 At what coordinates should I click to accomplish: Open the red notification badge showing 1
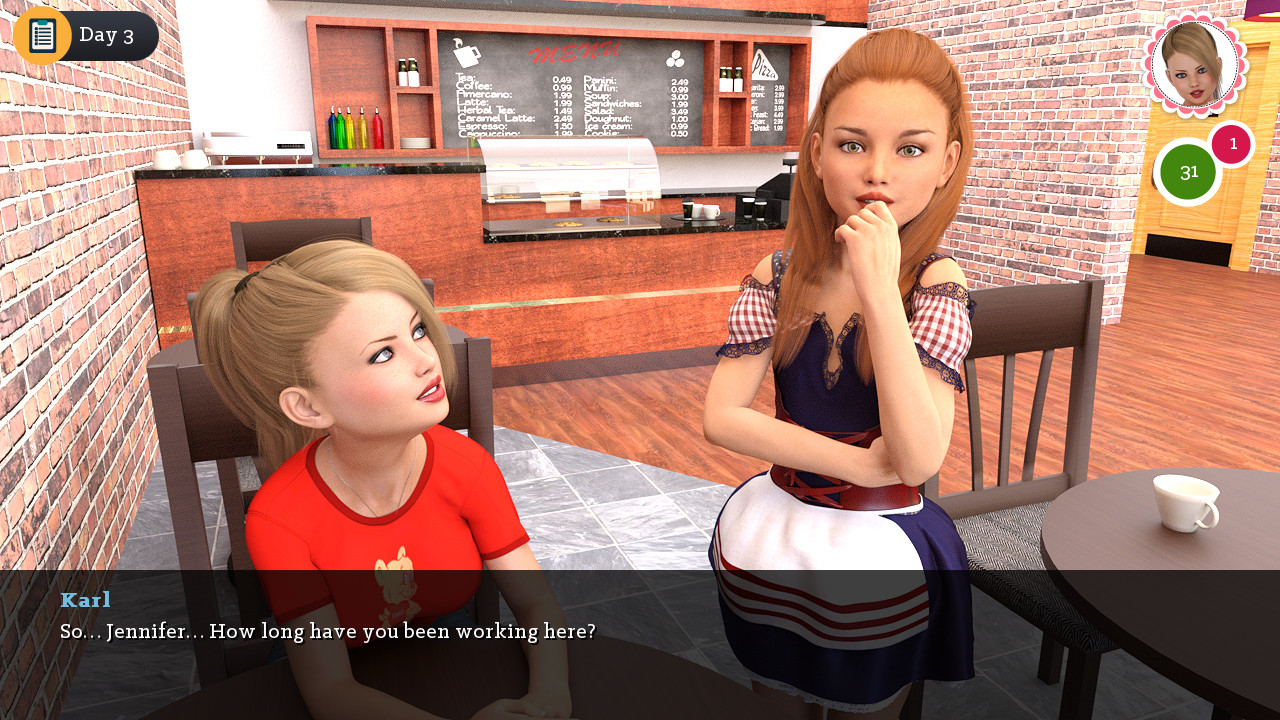pyautogui.click(x=1232, y=145)
